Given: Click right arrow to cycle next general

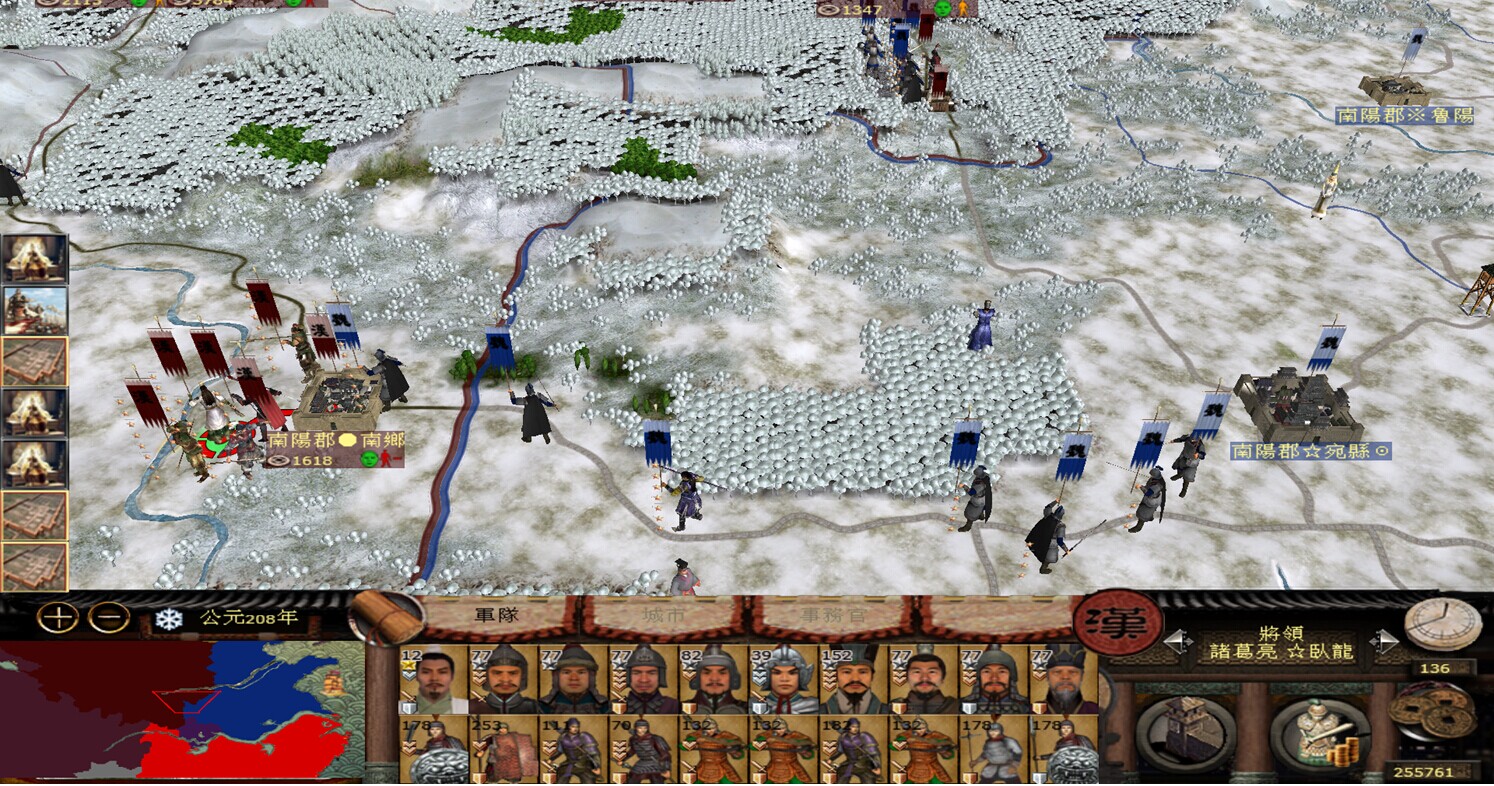Looking at the screenshot, I should click(1381, 640).
